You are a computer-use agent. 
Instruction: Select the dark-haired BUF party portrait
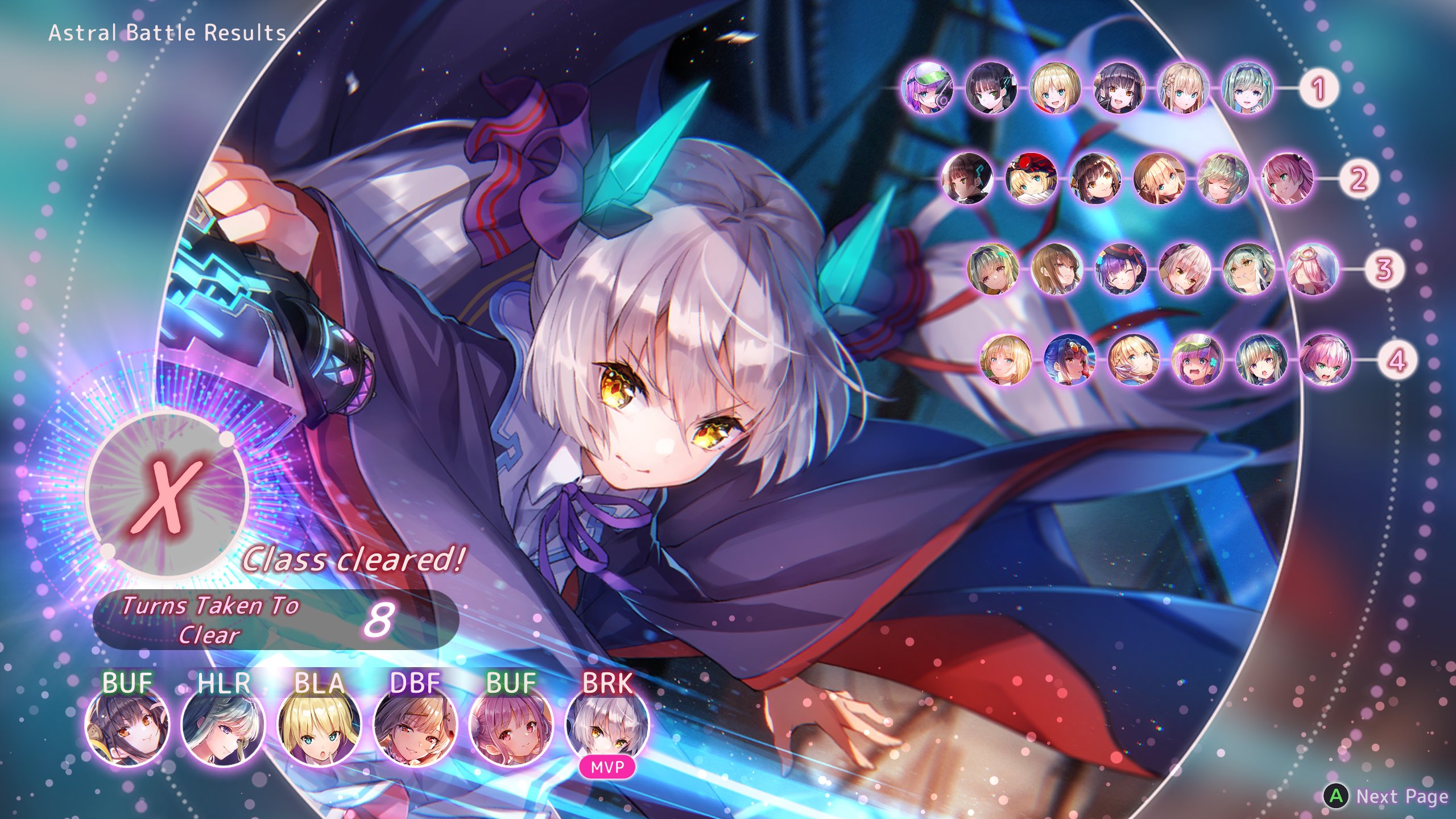(x=127, y=724)
